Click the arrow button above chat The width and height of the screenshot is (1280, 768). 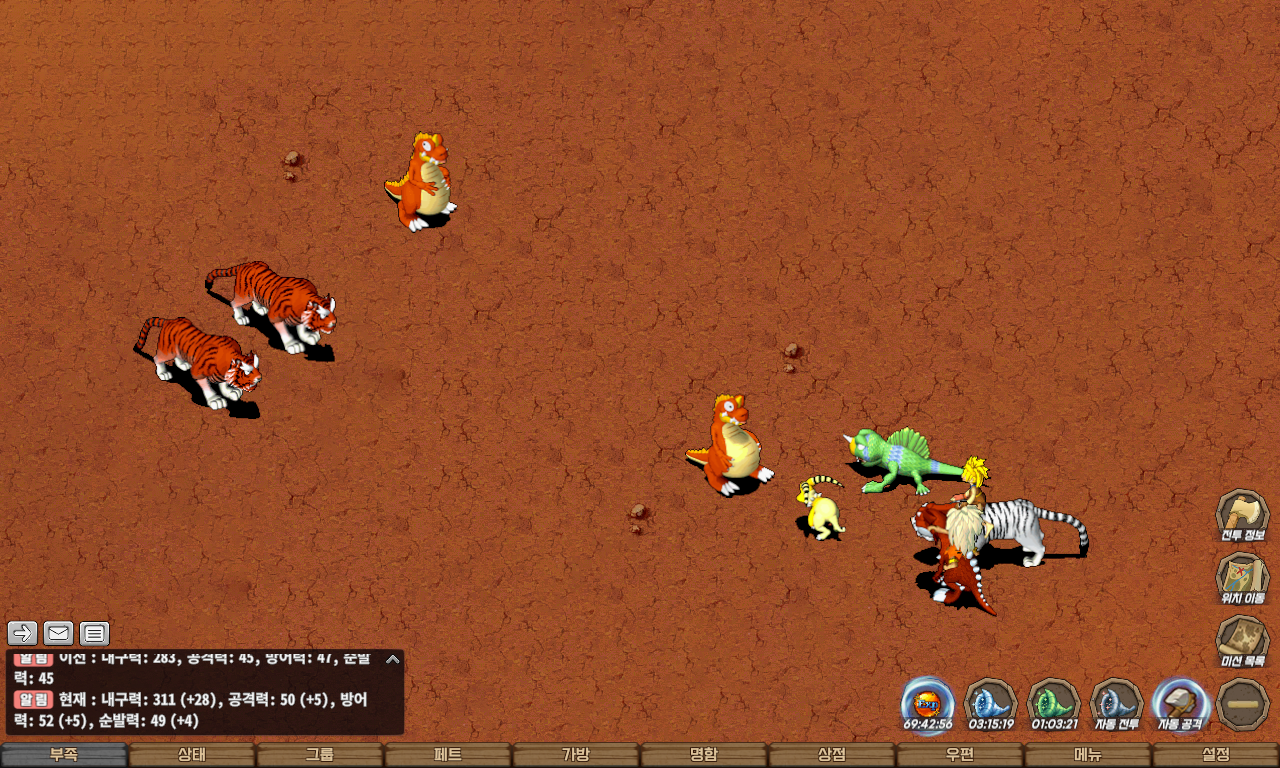click(x=23, y=633)
